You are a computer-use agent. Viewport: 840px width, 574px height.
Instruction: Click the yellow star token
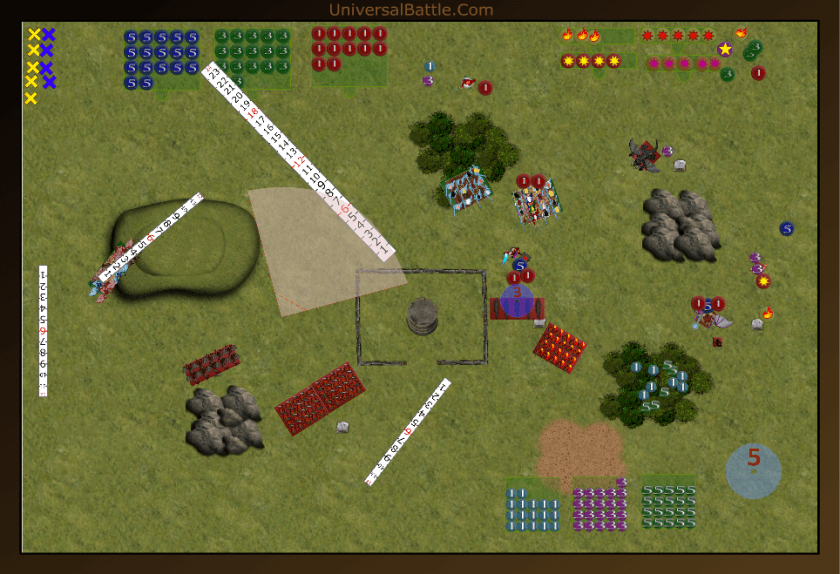coord(725,48)
